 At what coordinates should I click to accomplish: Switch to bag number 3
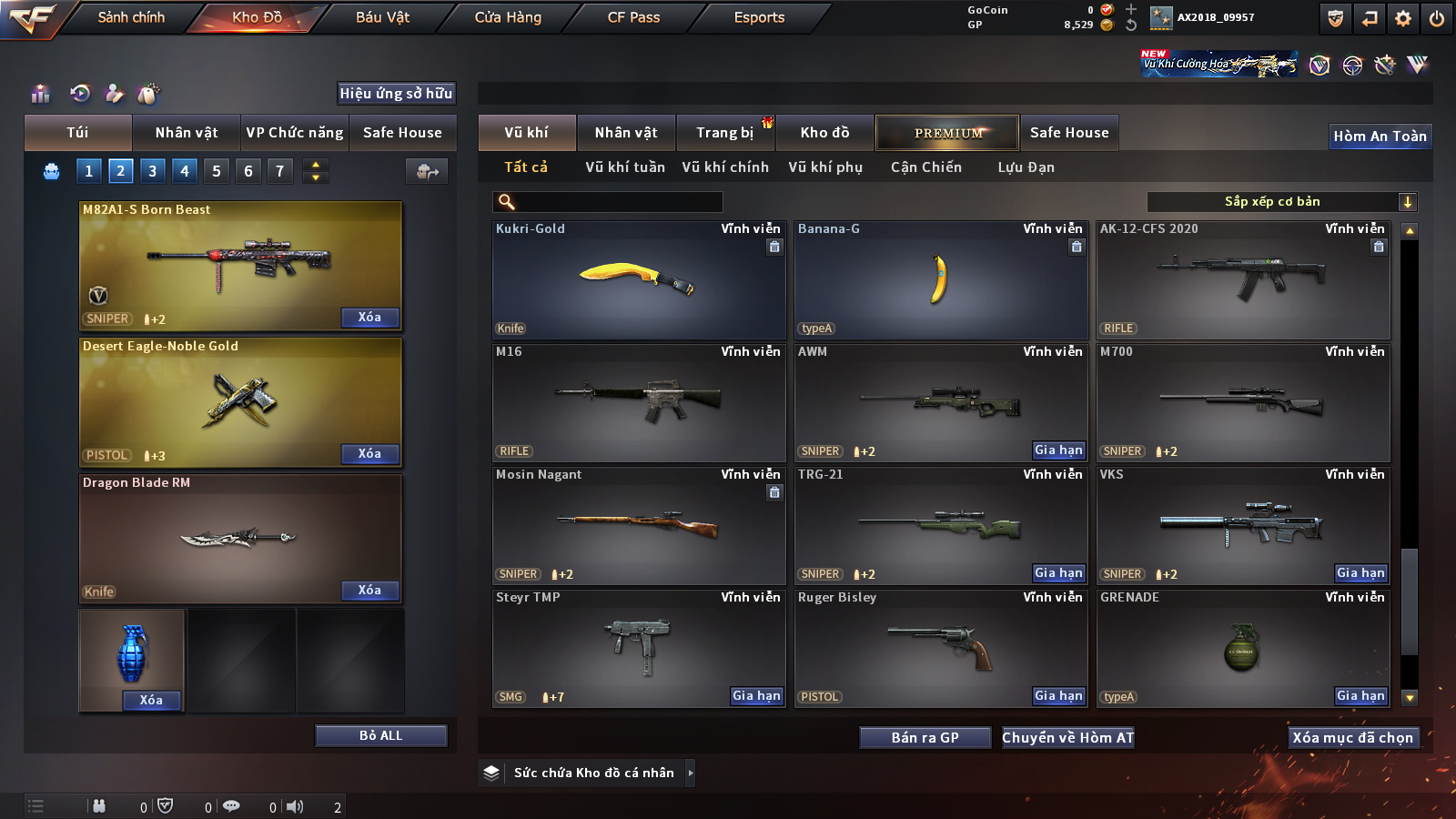click(x=152, y=171)
